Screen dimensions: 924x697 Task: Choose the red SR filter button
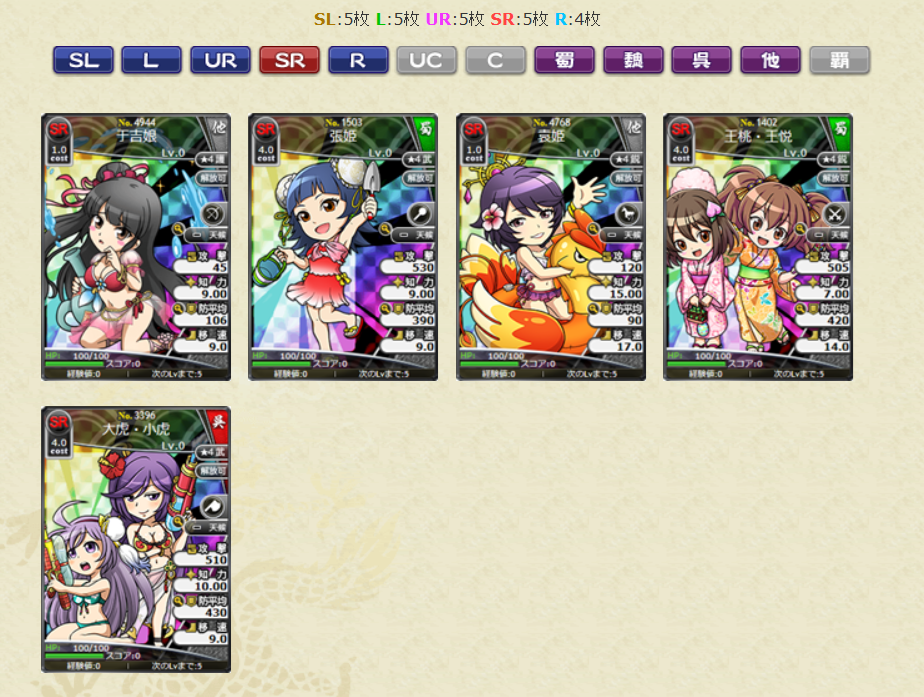coord(289,60)
